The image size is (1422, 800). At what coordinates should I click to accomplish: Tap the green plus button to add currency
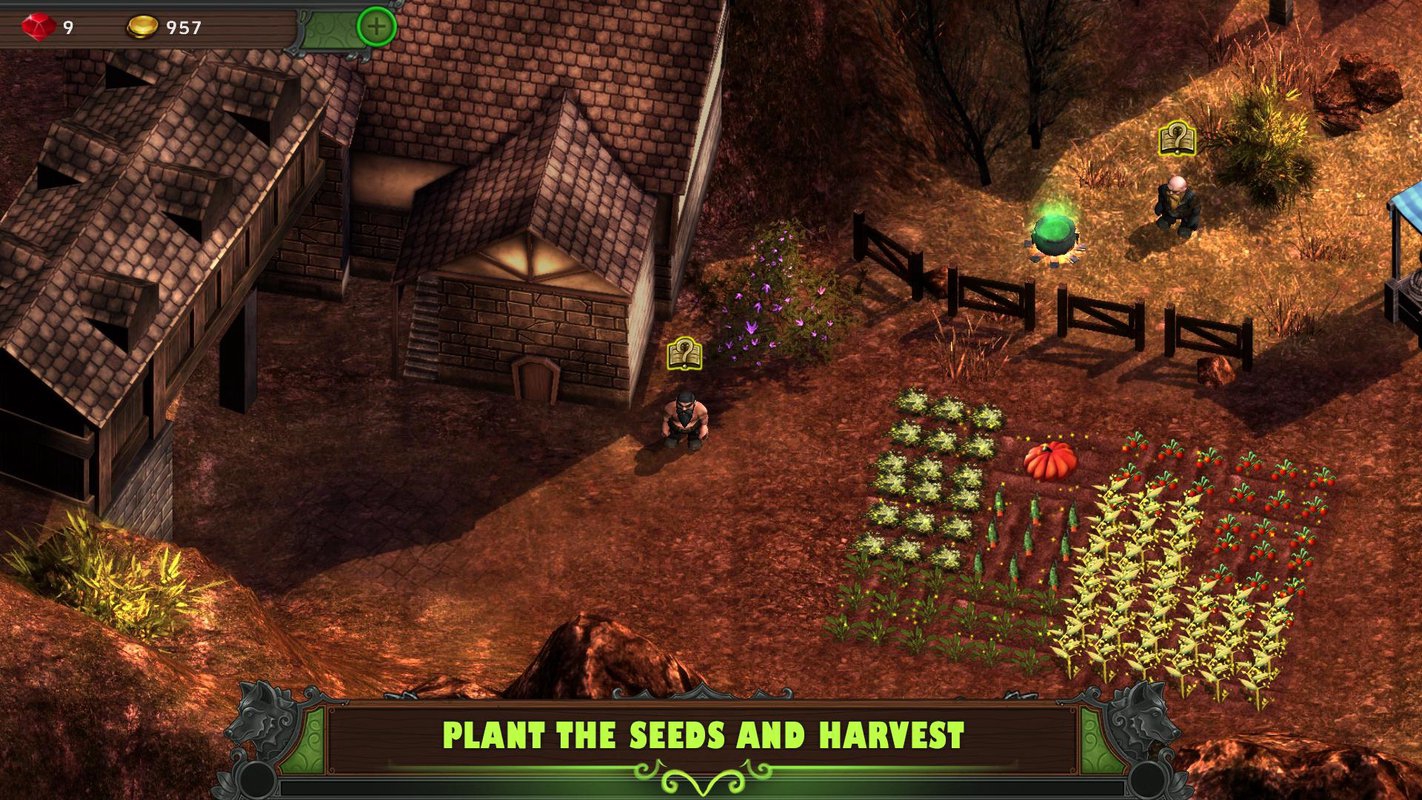(377, 26)
